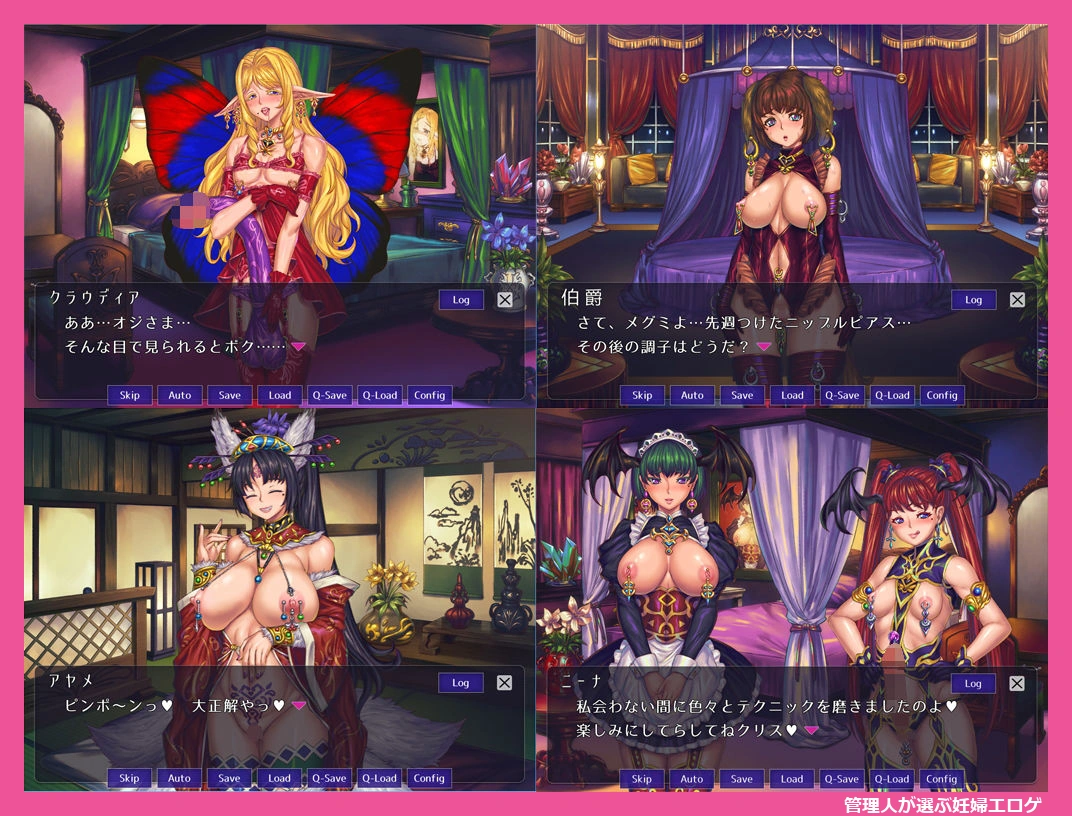Enable Auto mode in the クラウディア dialogue

(180, 395)
